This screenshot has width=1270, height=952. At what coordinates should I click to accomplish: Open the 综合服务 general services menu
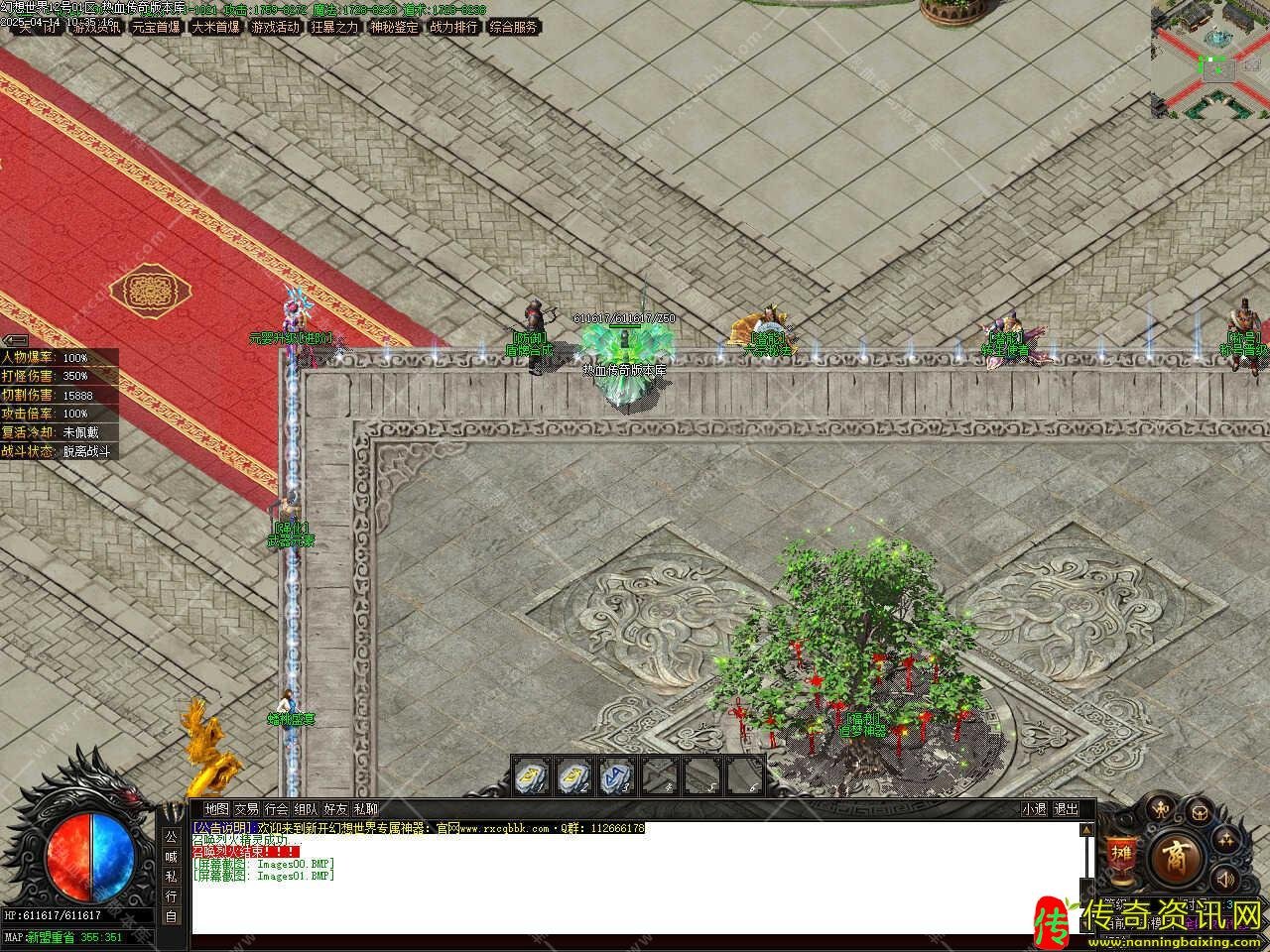[514, 28]
